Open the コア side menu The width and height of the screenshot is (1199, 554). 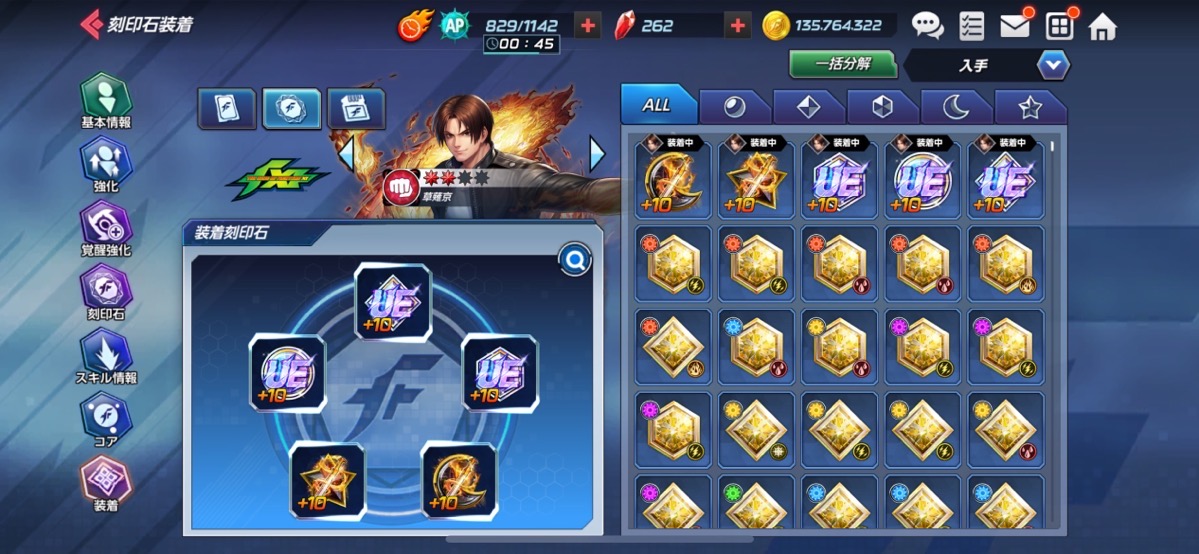106,418
